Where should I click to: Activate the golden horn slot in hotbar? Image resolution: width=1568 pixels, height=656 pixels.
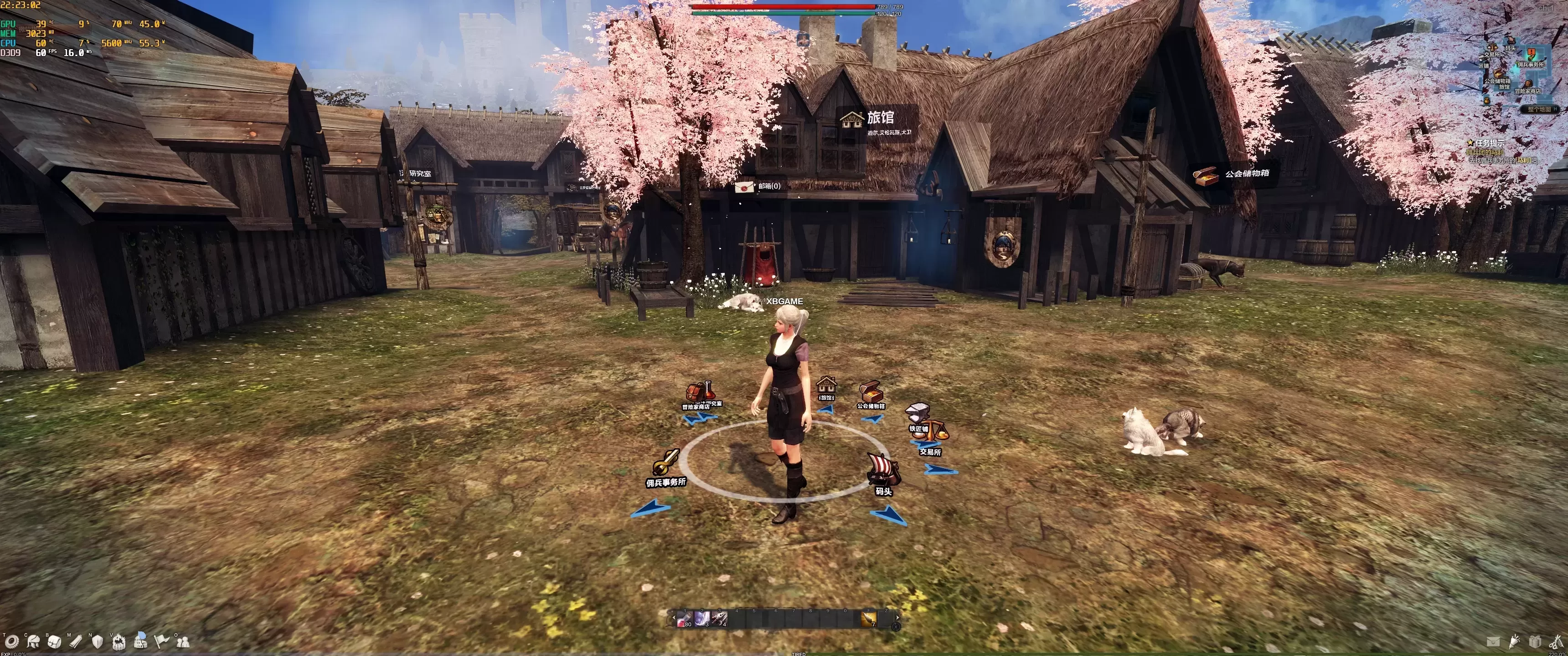tap(869, 619)
